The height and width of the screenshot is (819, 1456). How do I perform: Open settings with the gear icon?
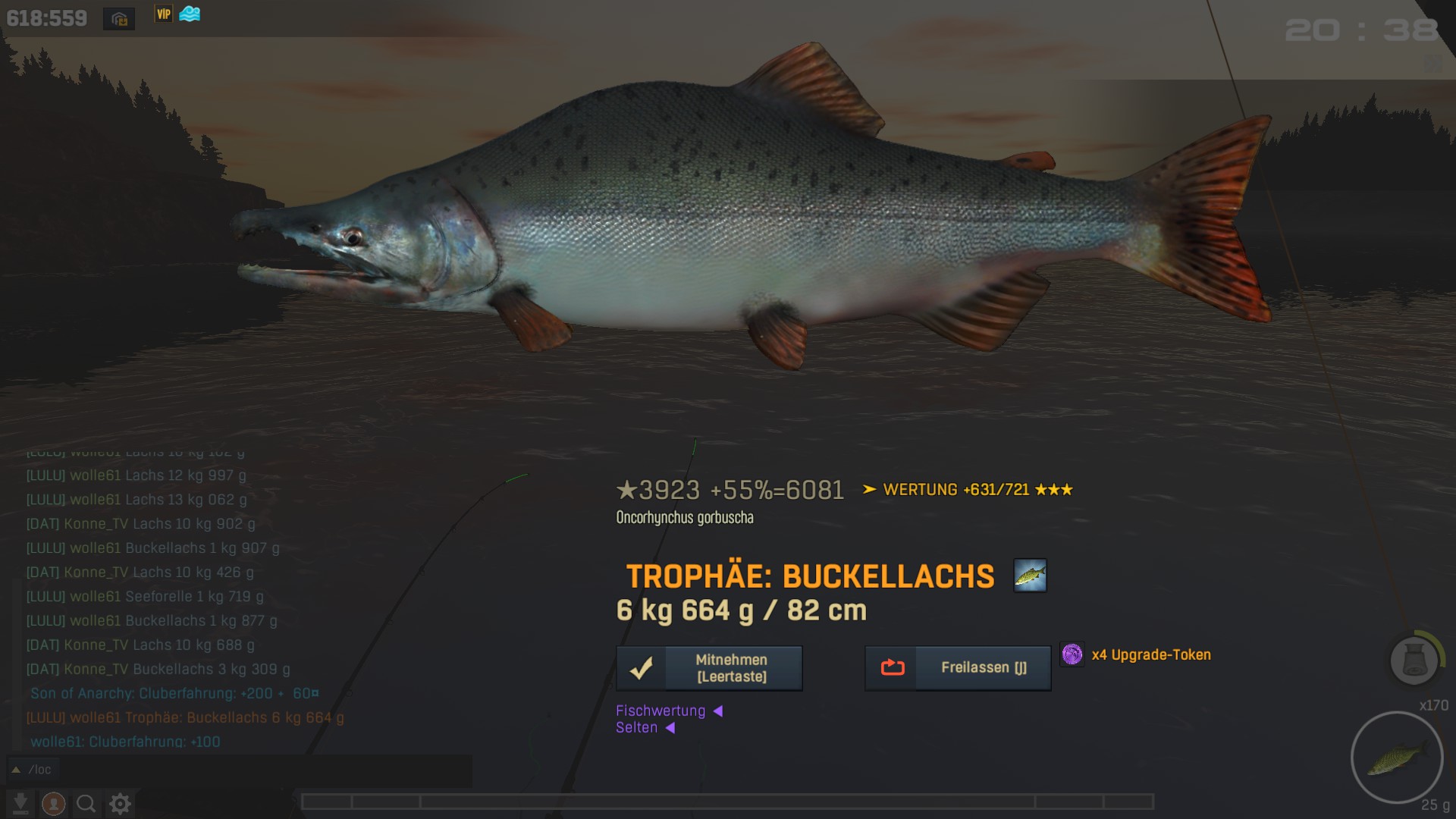pyautogui.click(x=120, y=803)
